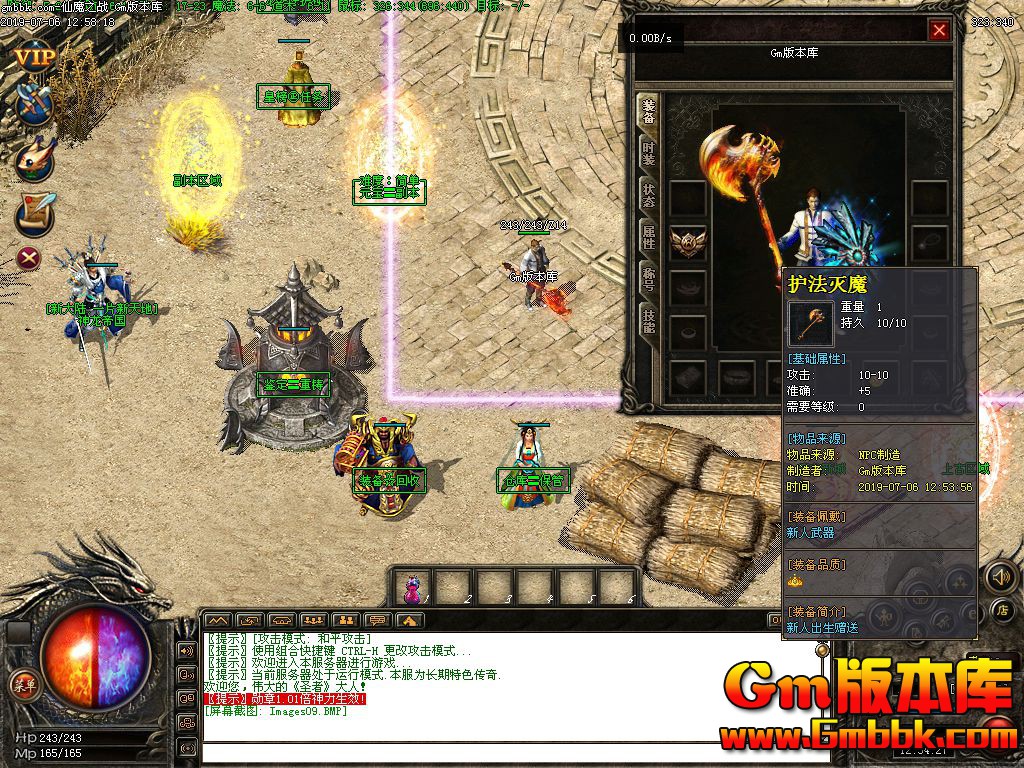Image resolution: width=1024 pixels, height=768 pixels.
Task: Select the 称号 titles tab
Action: [648, 278]
